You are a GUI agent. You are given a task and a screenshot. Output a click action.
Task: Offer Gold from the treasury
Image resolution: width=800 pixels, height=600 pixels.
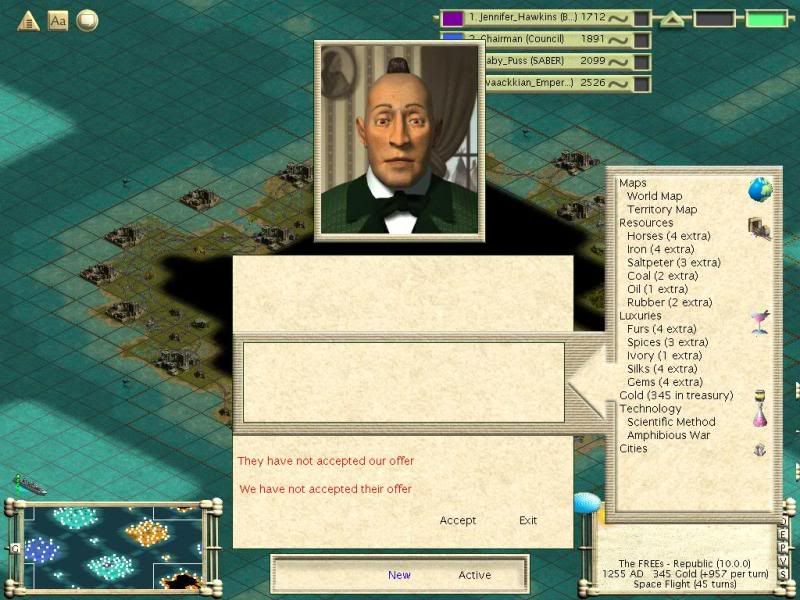click(x=676, y=396)
